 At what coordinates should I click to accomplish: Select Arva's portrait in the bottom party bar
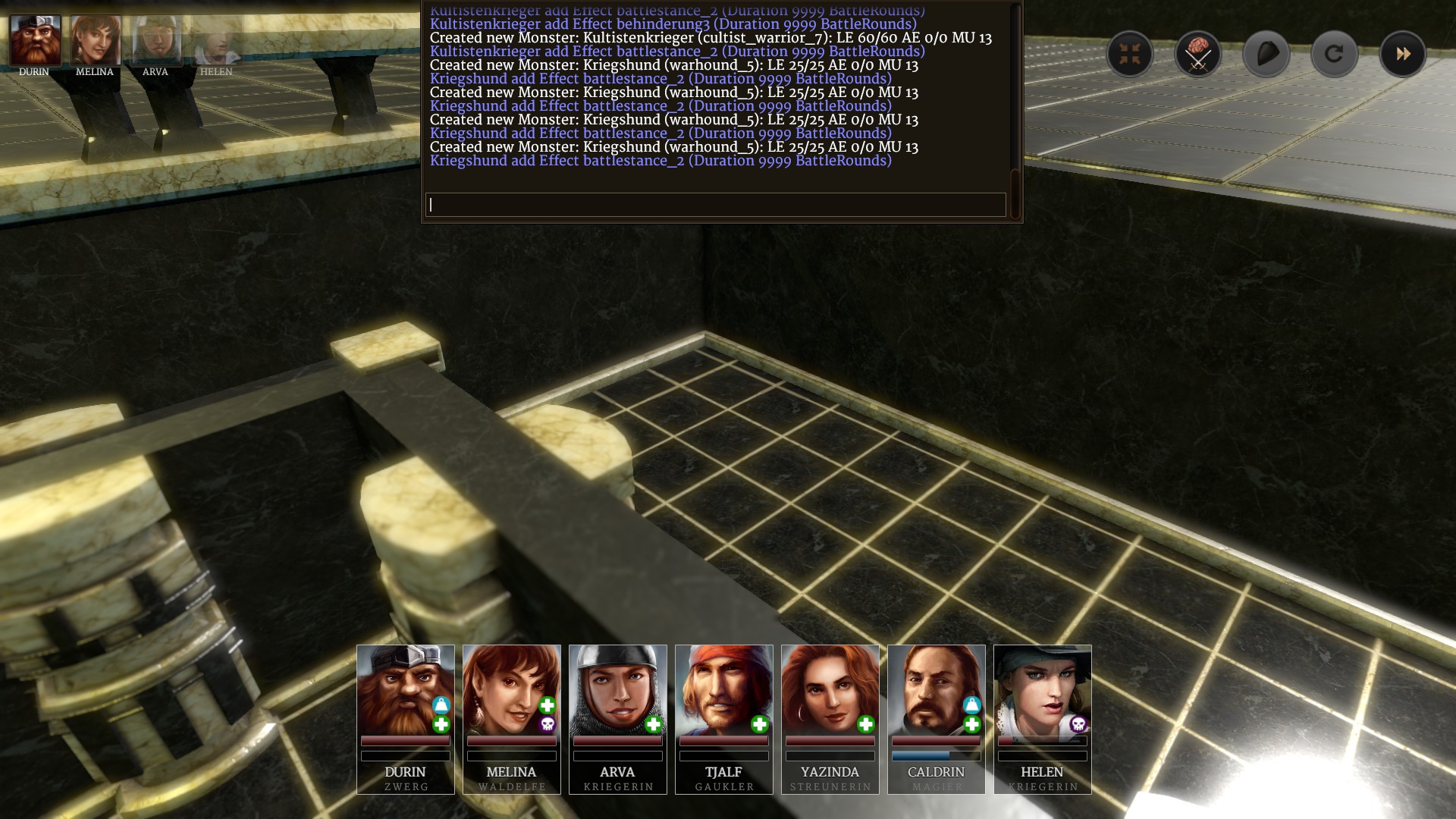point(617,718)
